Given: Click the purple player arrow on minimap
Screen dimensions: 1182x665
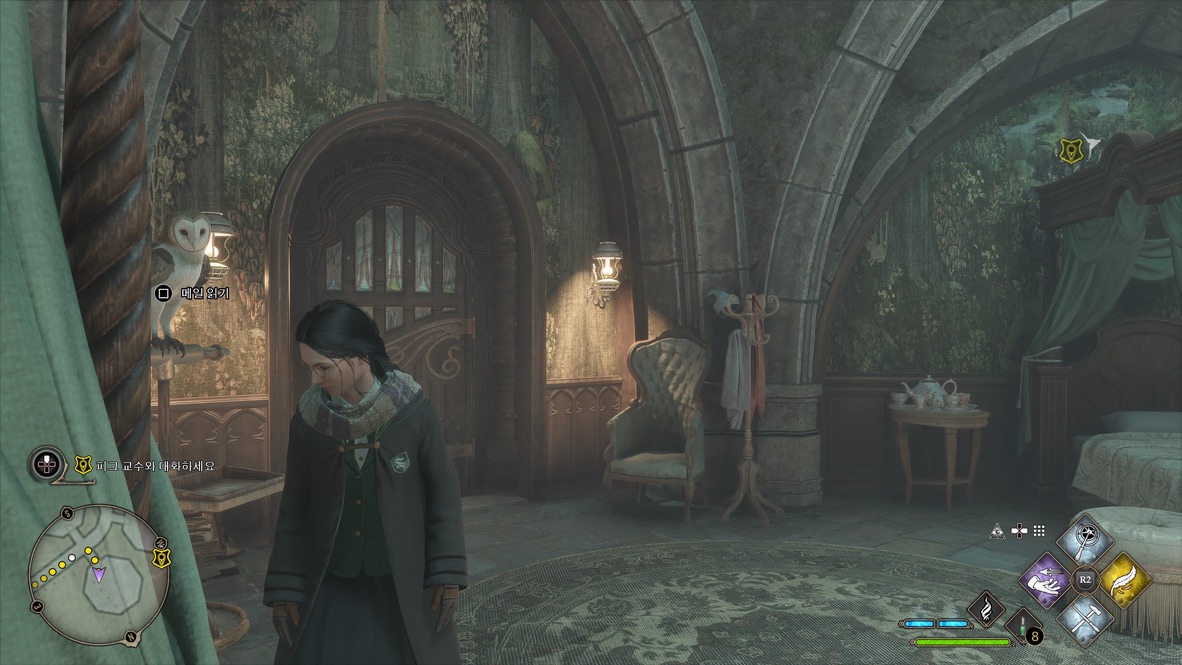Looking at the screenshot, I should [x=98, y=574].
